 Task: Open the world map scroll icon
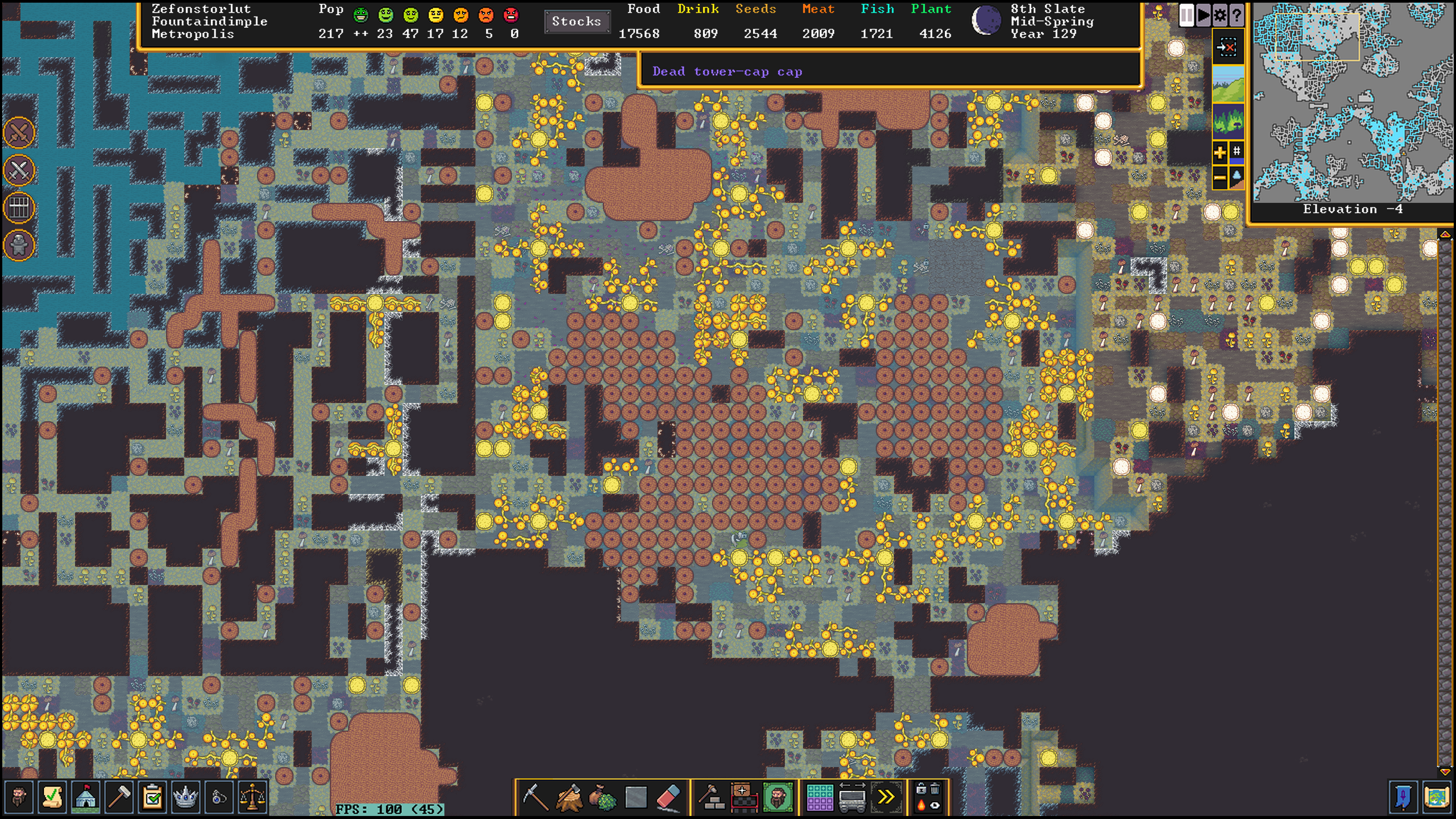1437,797
